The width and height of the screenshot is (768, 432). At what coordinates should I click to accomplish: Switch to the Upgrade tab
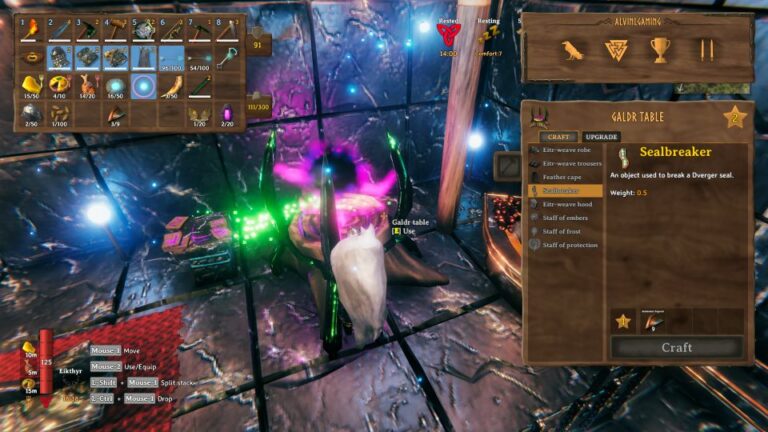601,137
